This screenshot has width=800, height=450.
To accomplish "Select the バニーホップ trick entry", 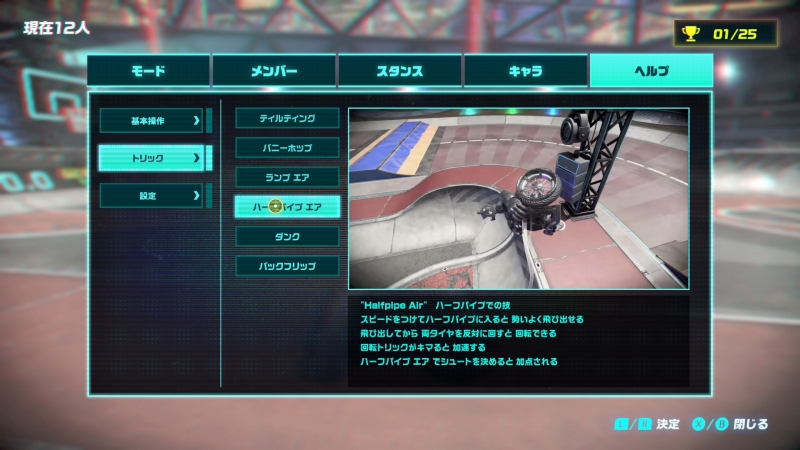I will (287, 148).
